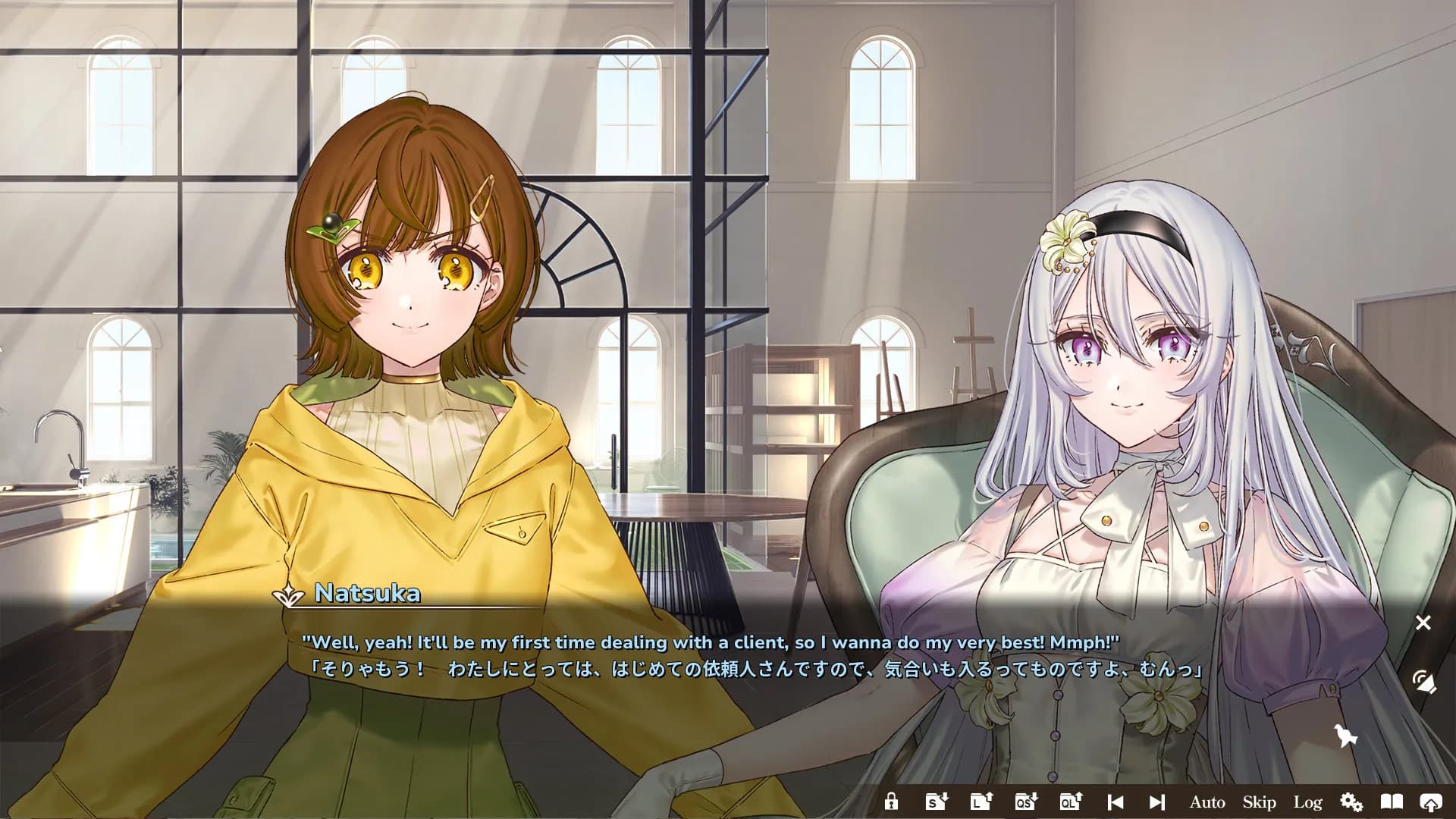Enable Auto reading mode
Viewport: 1456px width, 819px height.
click(x=1207, y=802)
